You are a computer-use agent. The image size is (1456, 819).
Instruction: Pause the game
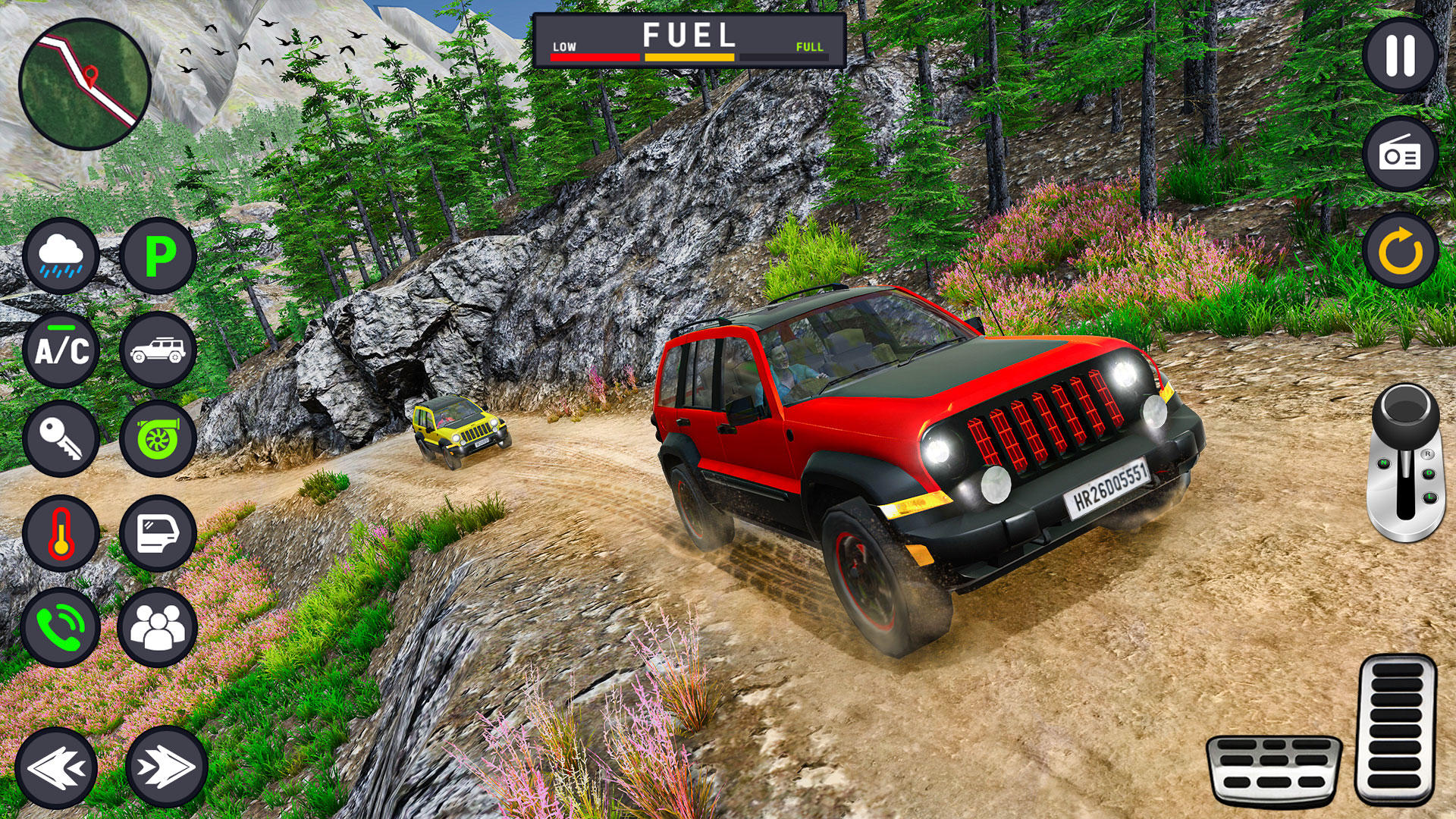pos(1400,55)
